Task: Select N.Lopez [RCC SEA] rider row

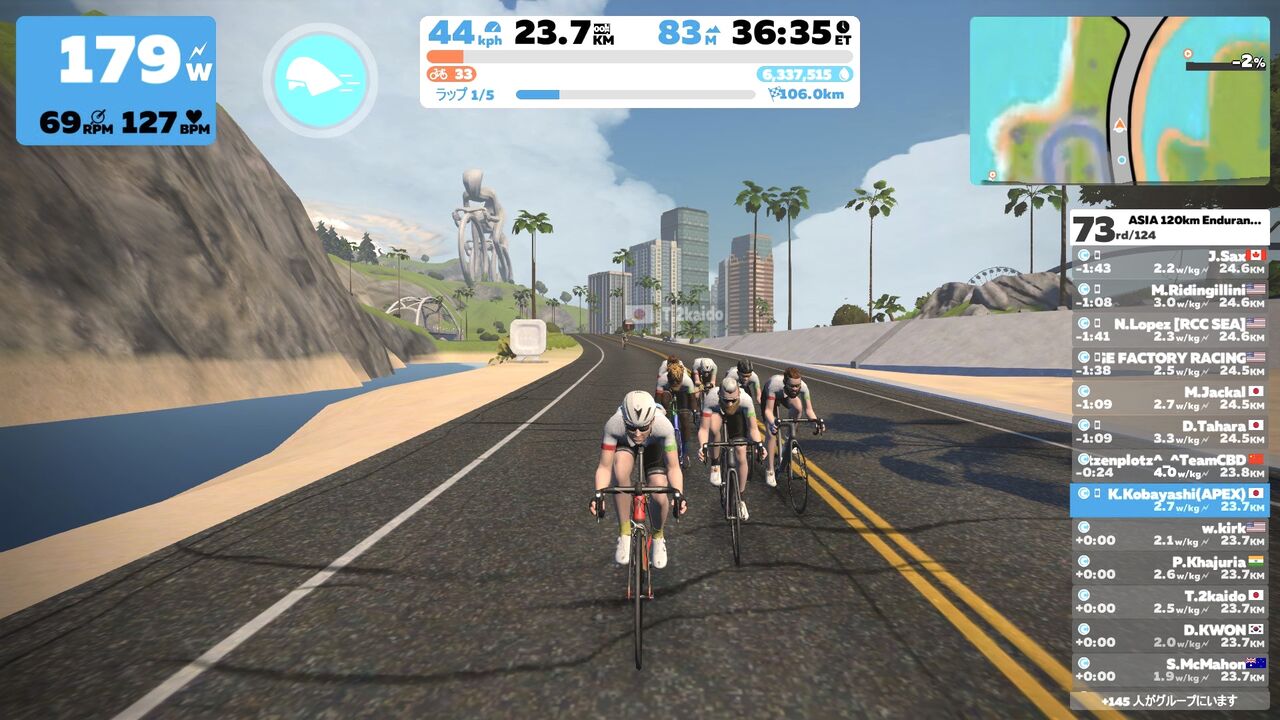Action: (x=1169, y=330)
